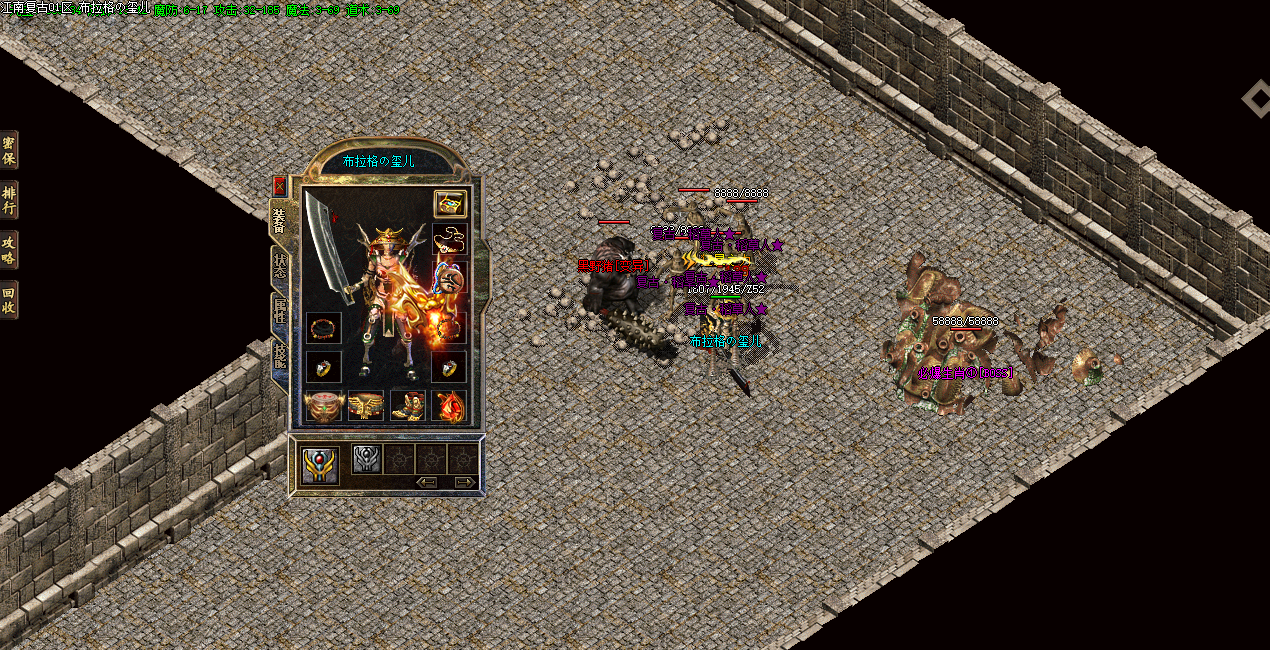This screenshot has width=1270, height=650.
Task: Click the 回收 recycle button
Action: tap(9, 299)
